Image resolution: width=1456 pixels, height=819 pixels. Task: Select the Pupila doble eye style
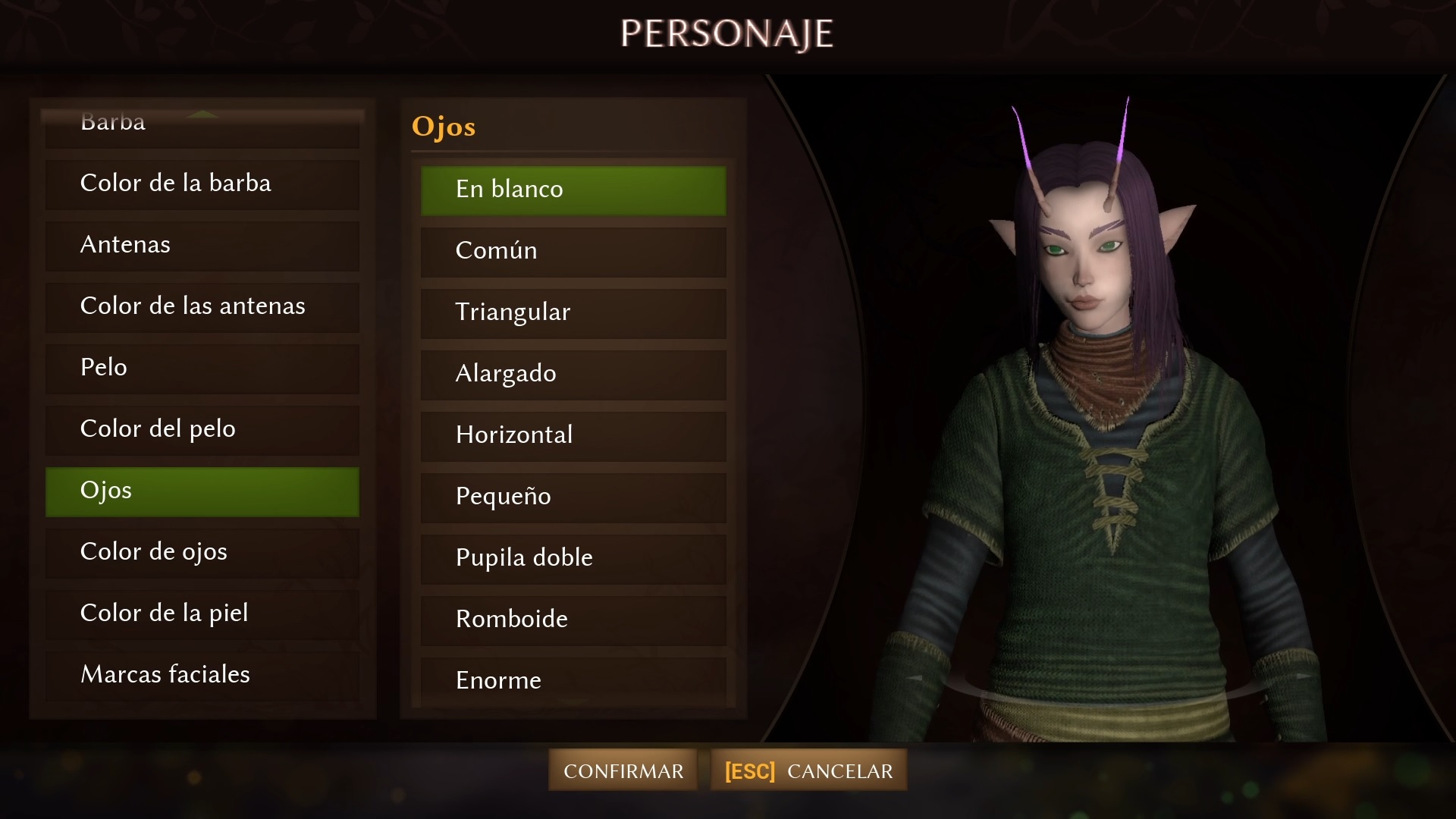pos(573,558)
